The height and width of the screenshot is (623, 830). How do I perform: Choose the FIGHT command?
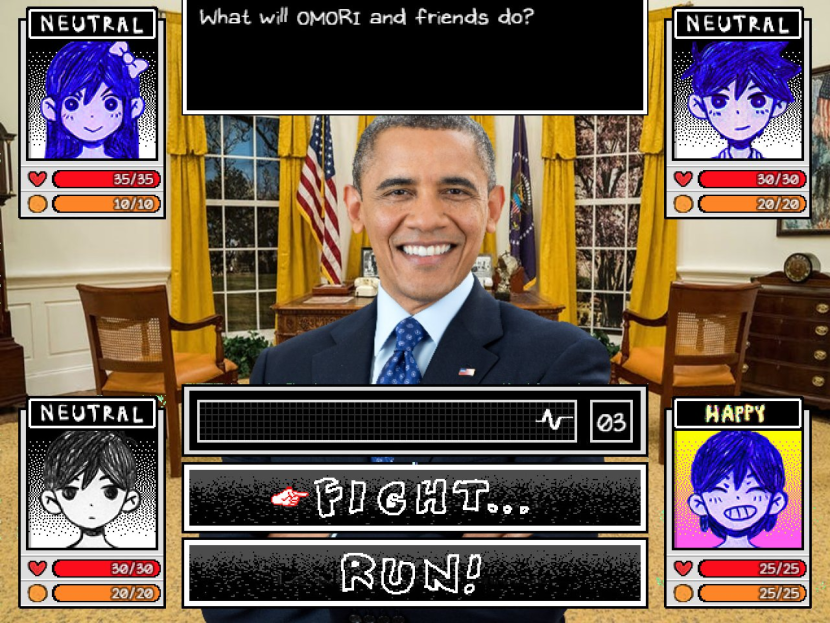pos(414,497)
